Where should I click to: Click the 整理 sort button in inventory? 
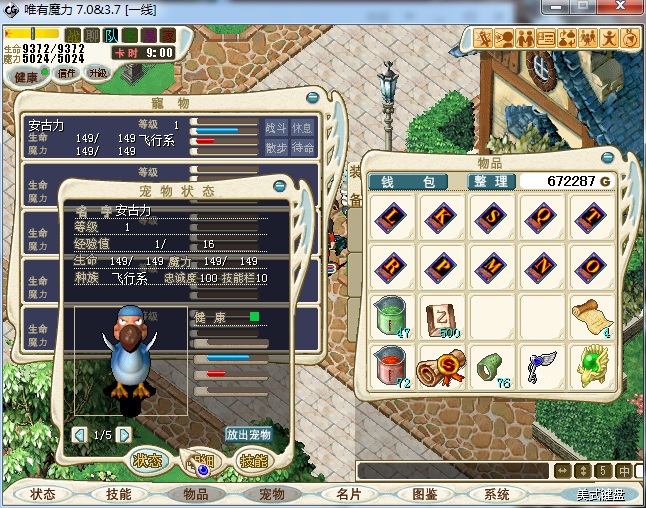(492, 181)
